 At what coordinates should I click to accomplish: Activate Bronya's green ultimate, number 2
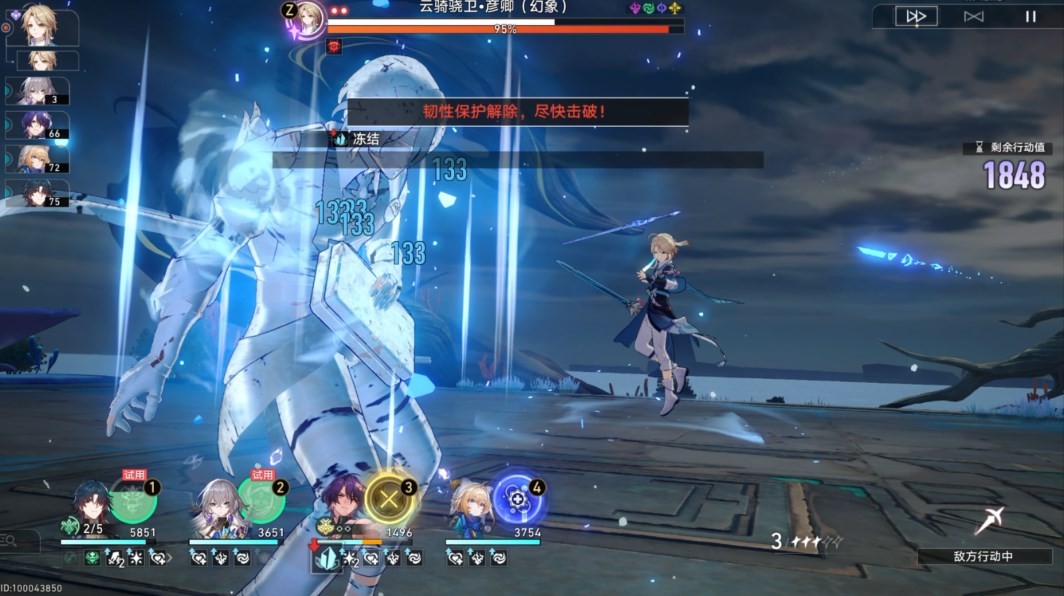261,500
